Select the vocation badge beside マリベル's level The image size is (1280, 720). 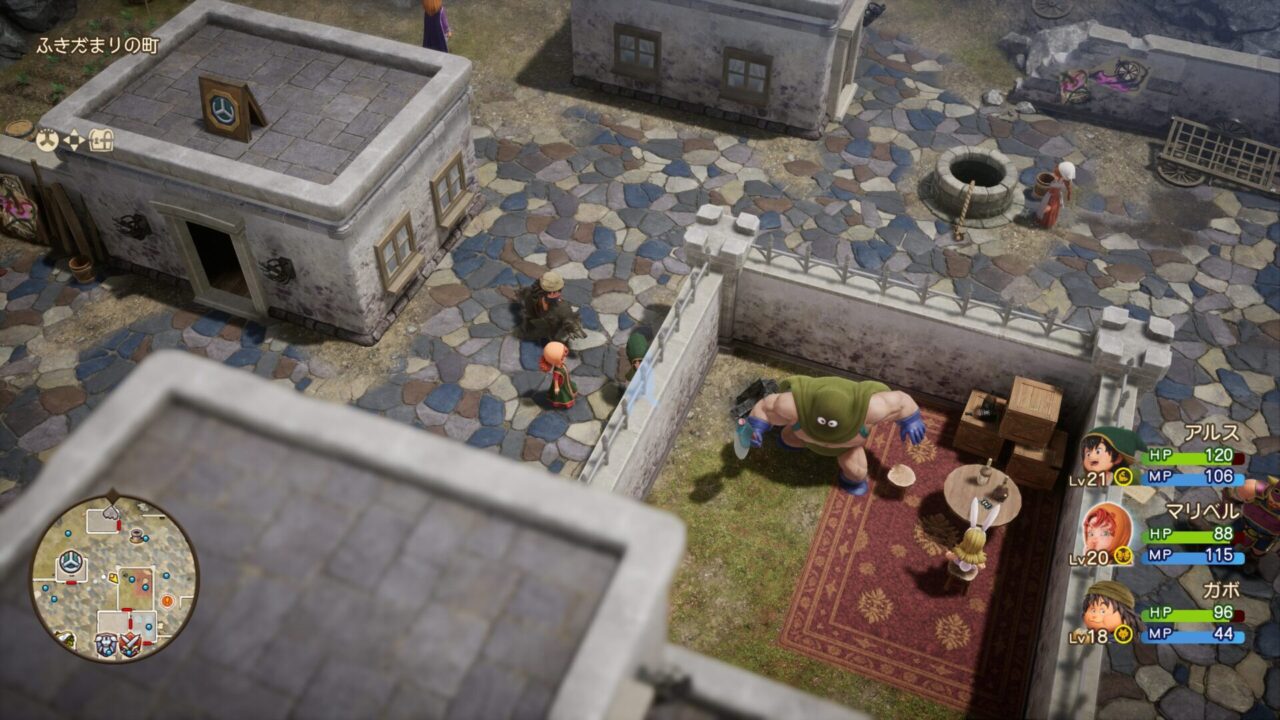[1123, 556]
